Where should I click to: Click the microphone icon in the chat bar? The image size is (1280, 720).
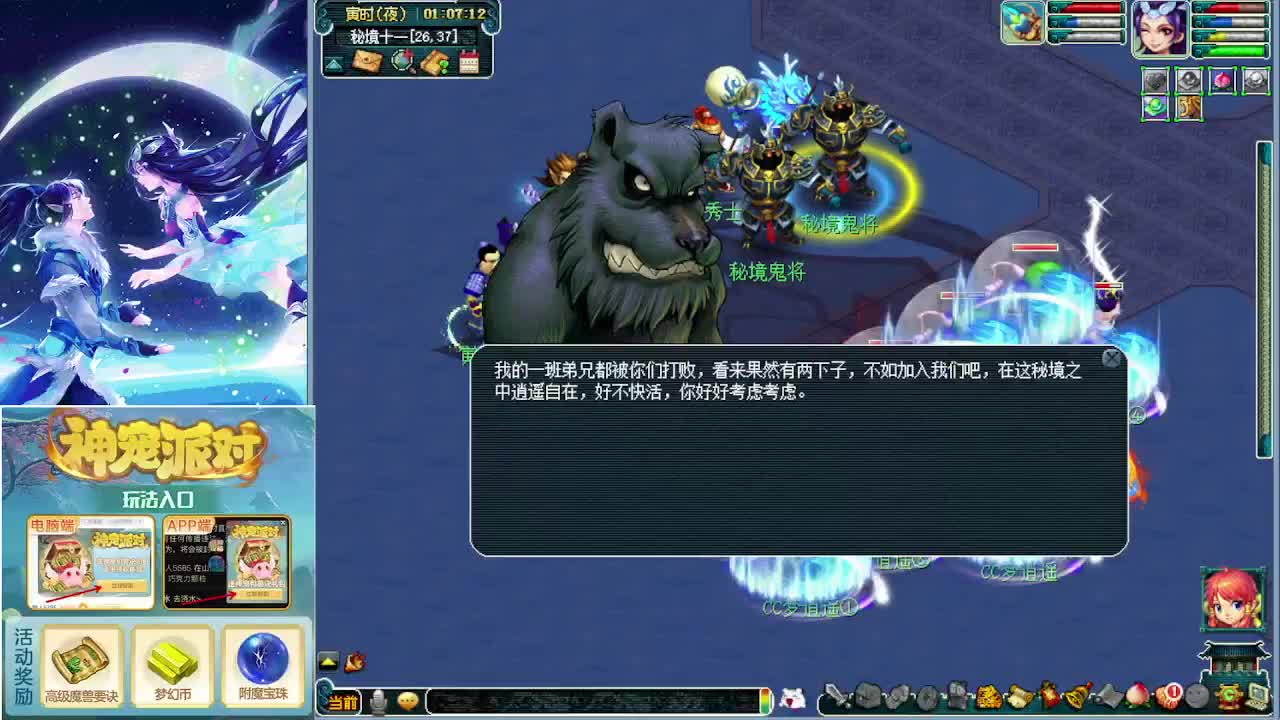378,702
